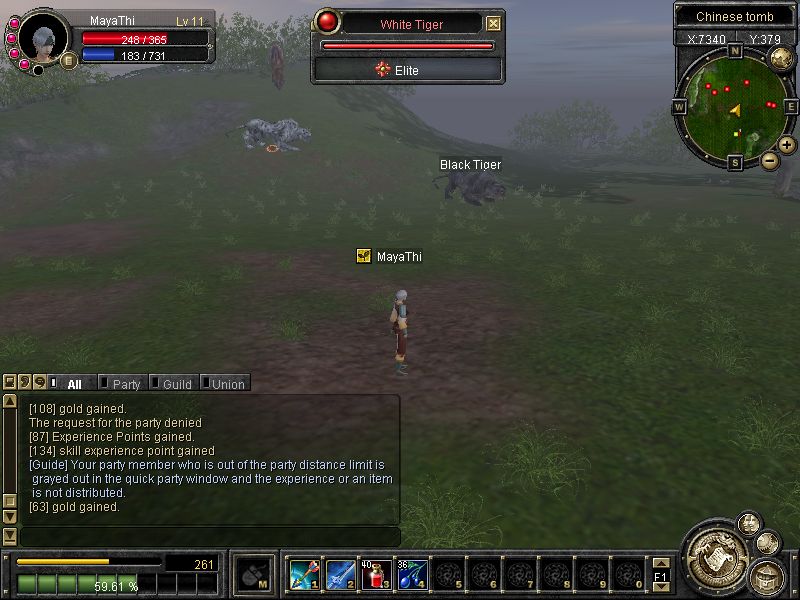This screenshot has height=600, width=800.
Task: Click MayaThi's character portrait
Action: point(43,40)
